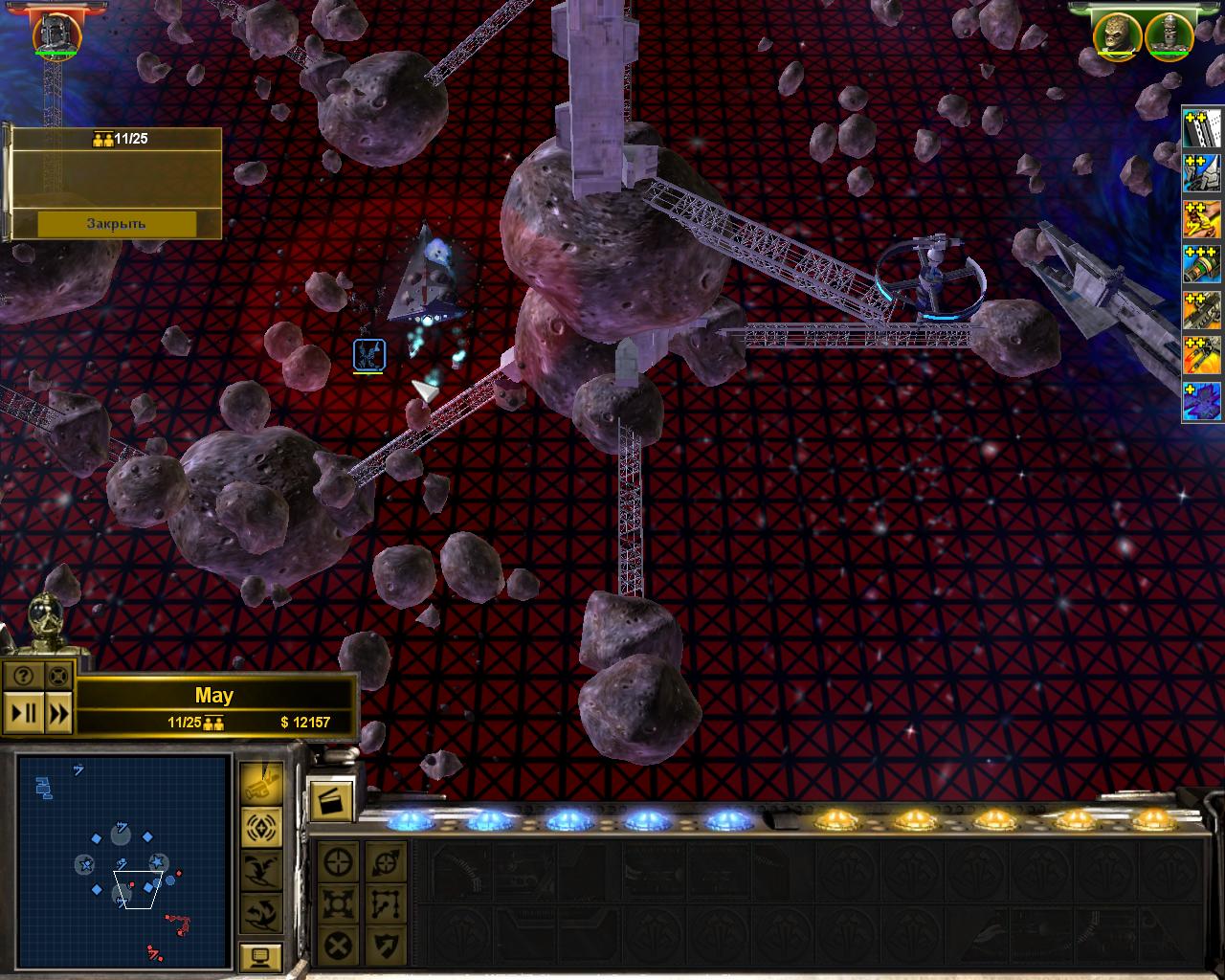The image size is (1225, 980).
Task: Select the fighter unit's blue selection marker
Action: click(369, 355)
